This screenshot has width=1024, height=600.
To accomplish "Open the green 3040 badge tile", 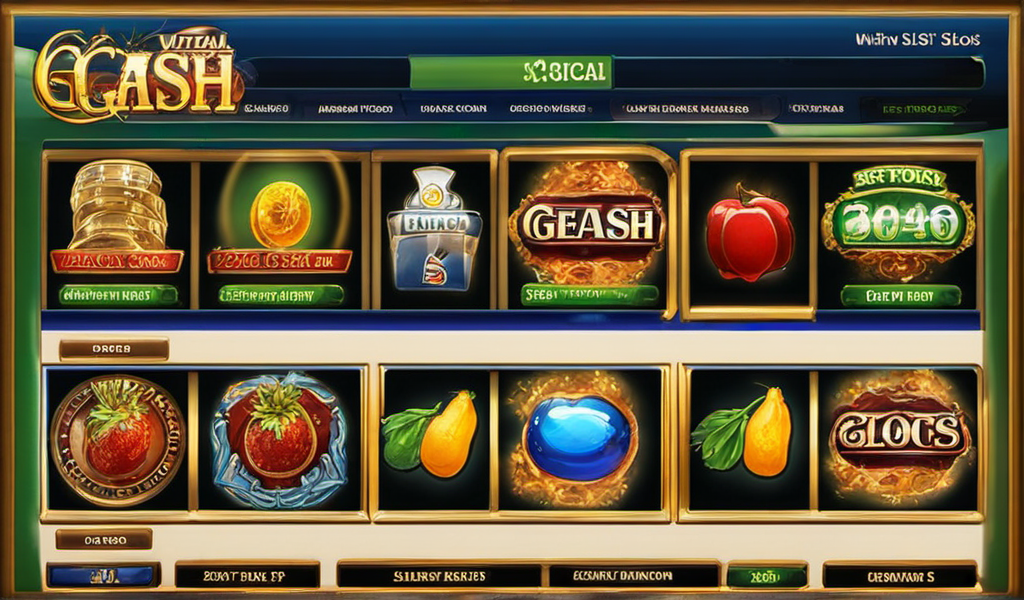I will tap(897, 223).
